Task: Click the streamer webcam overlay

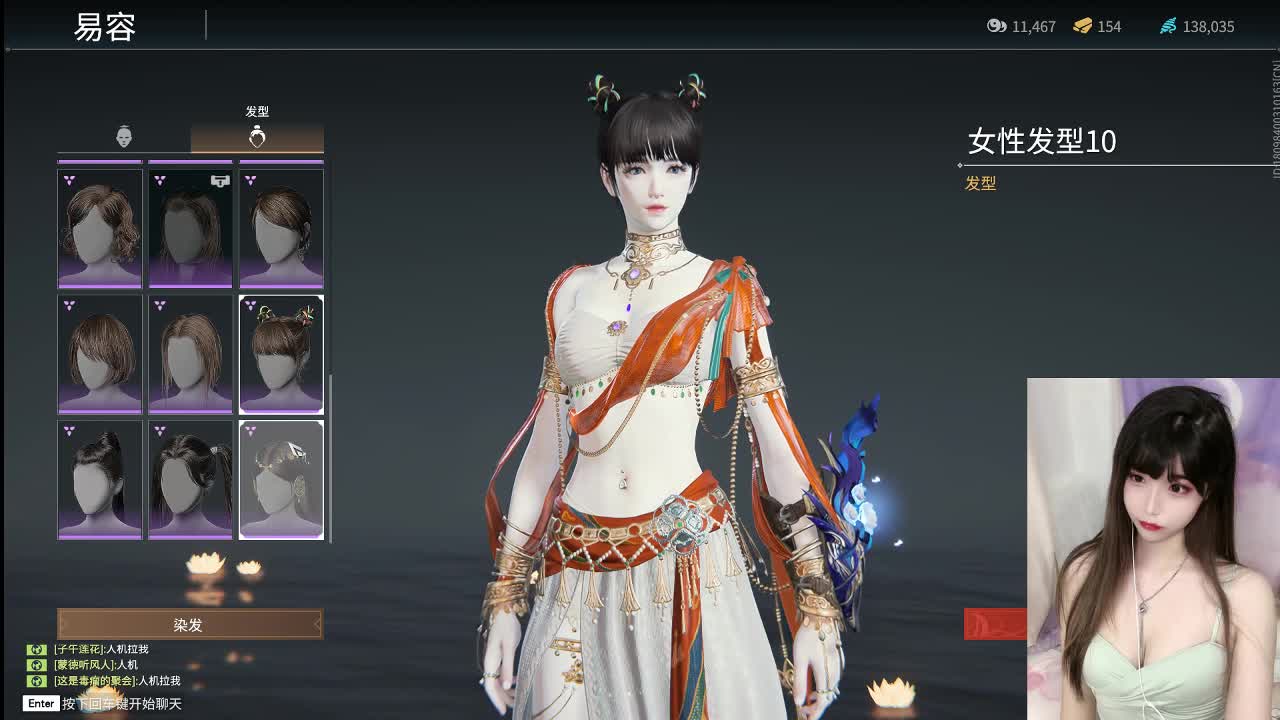Action: pyautogui.click(x=1153, y=548)
